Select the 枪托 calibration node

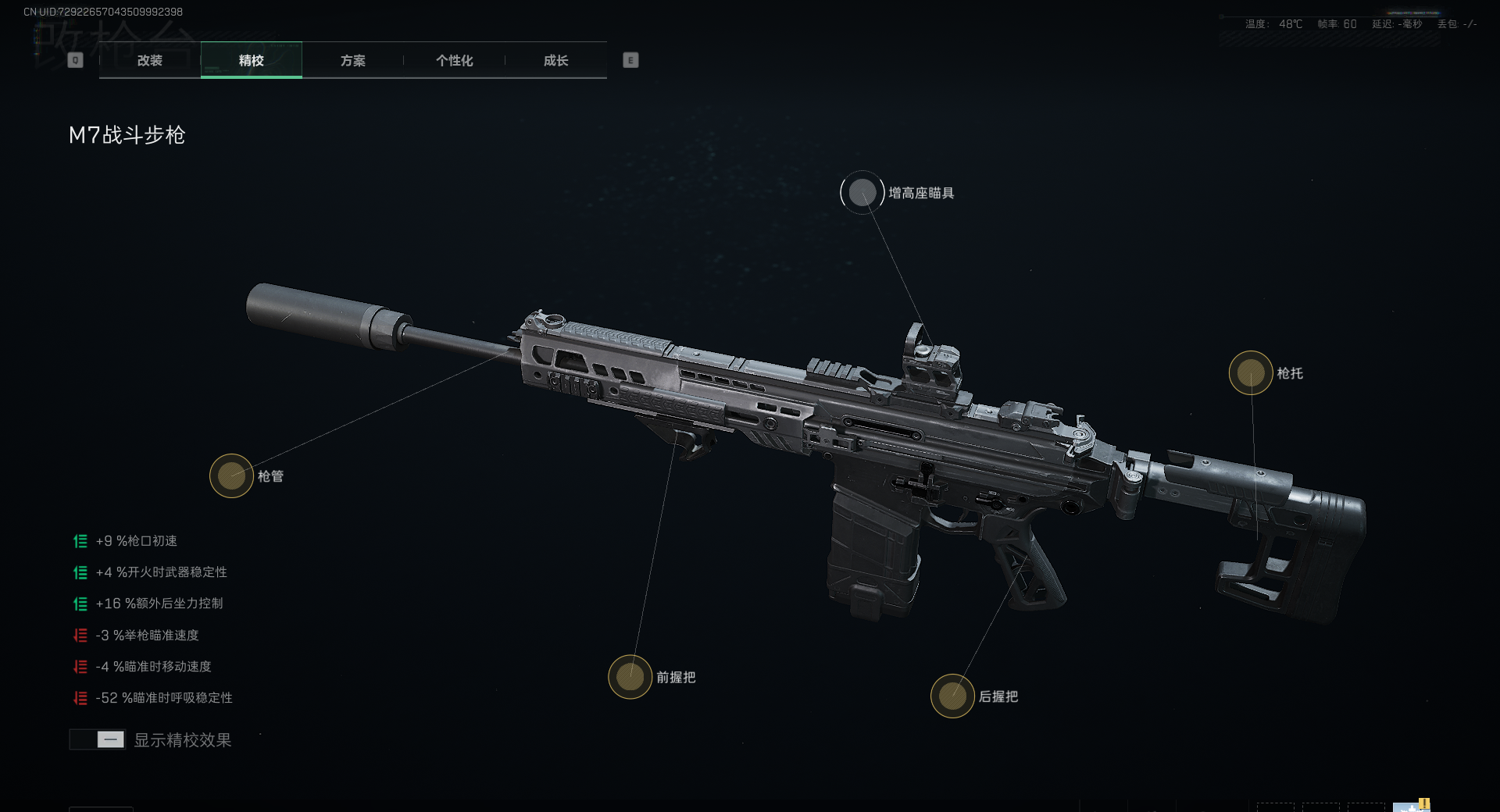[1251, 373]
